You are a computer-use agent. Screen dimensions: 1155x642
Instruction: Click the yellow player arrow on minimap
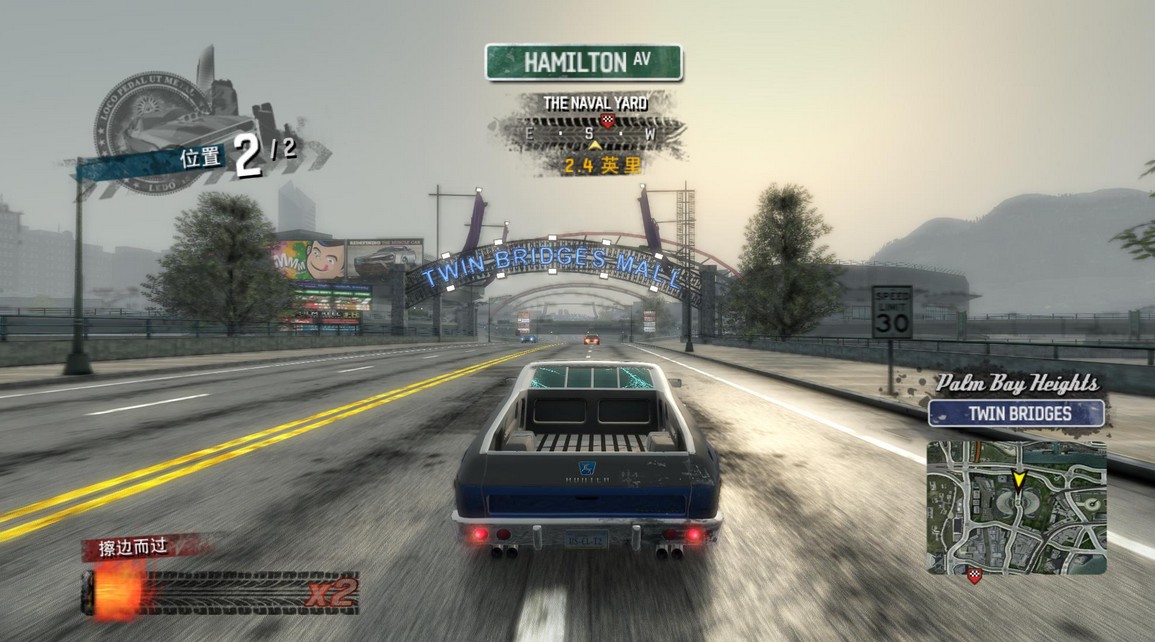(1019, 481)
